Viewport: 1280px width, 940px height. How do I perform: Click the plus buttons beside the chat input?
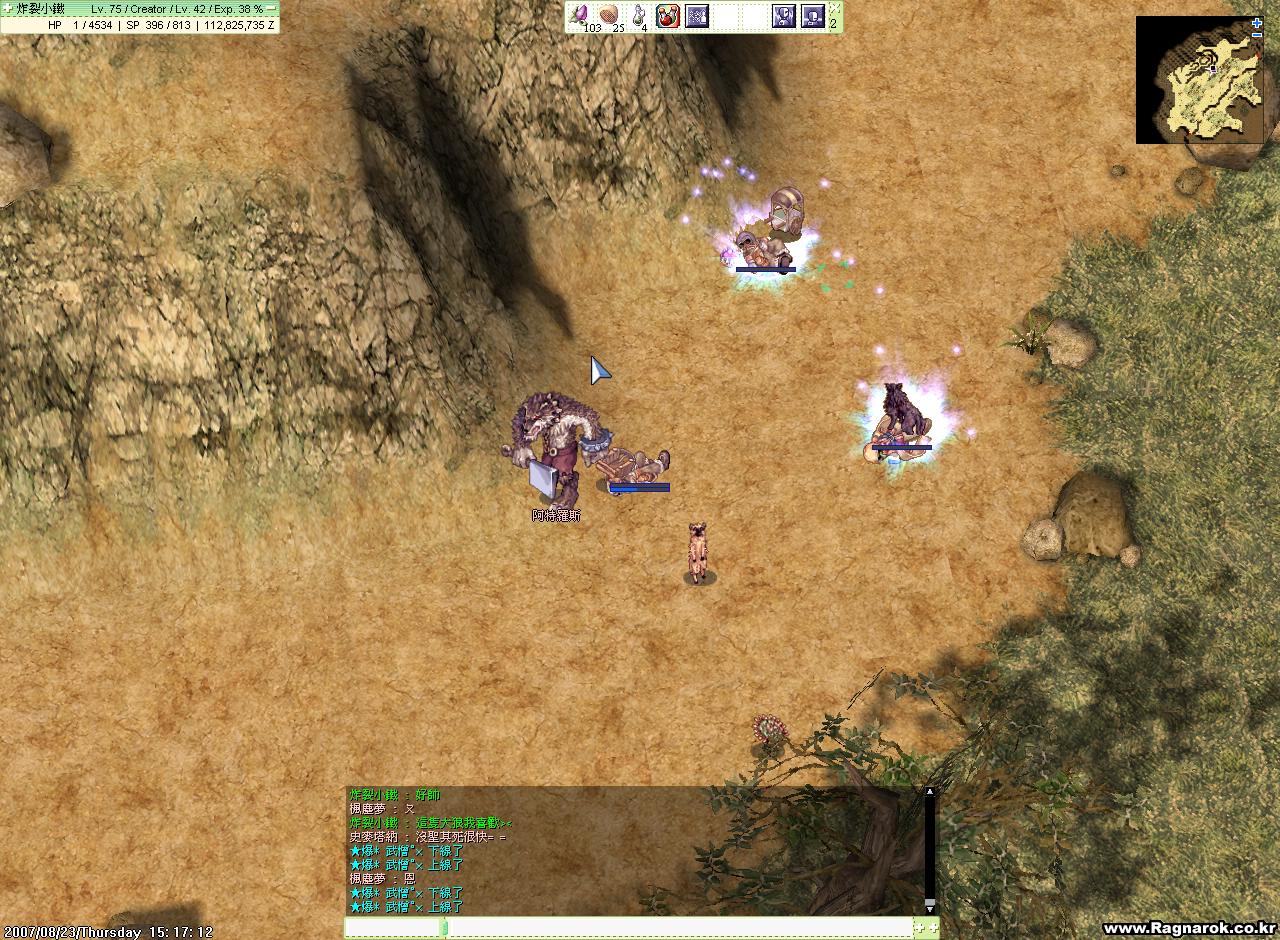pos(926,928)
